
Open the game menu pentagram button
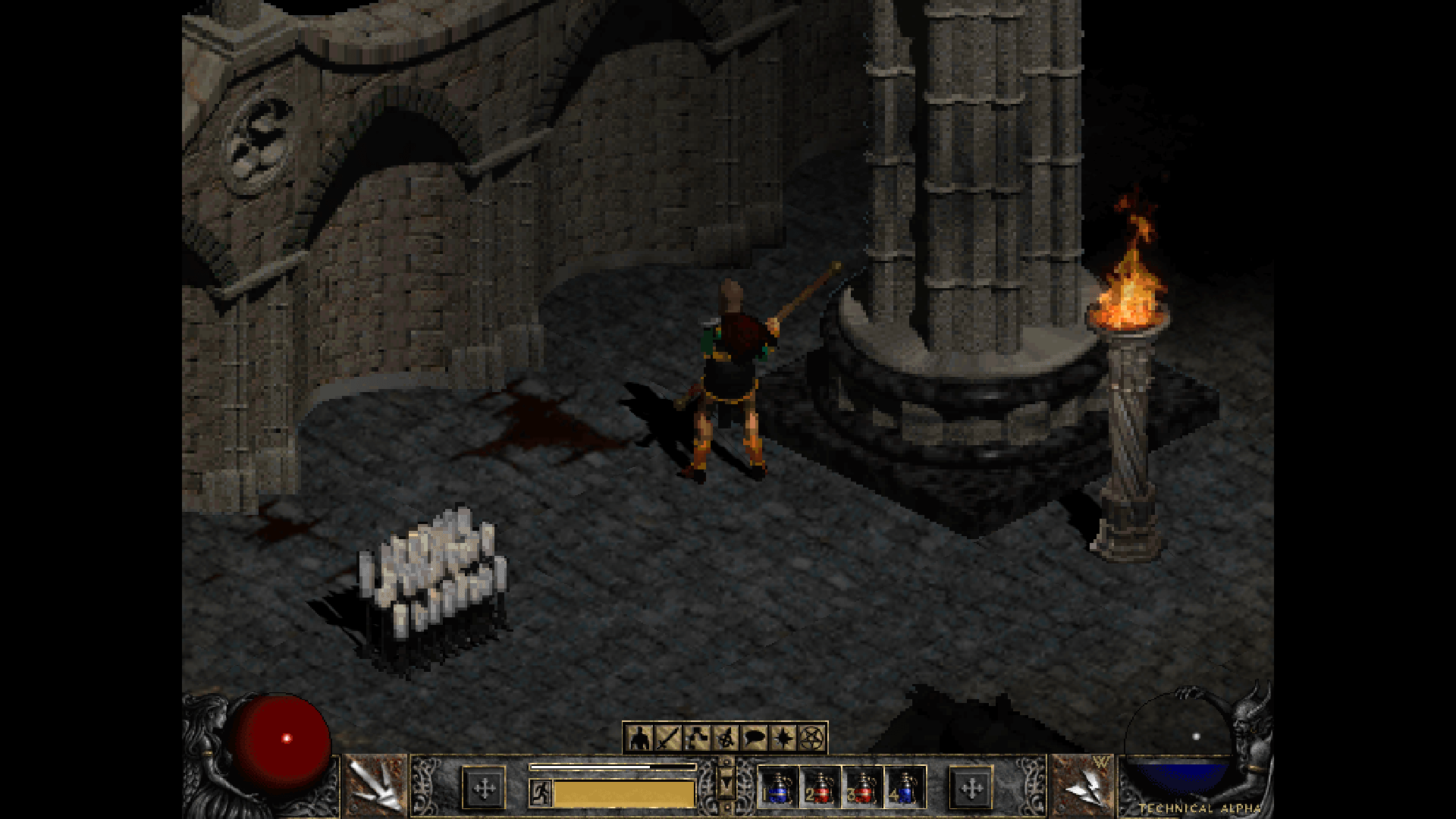[x=812, y=737]
